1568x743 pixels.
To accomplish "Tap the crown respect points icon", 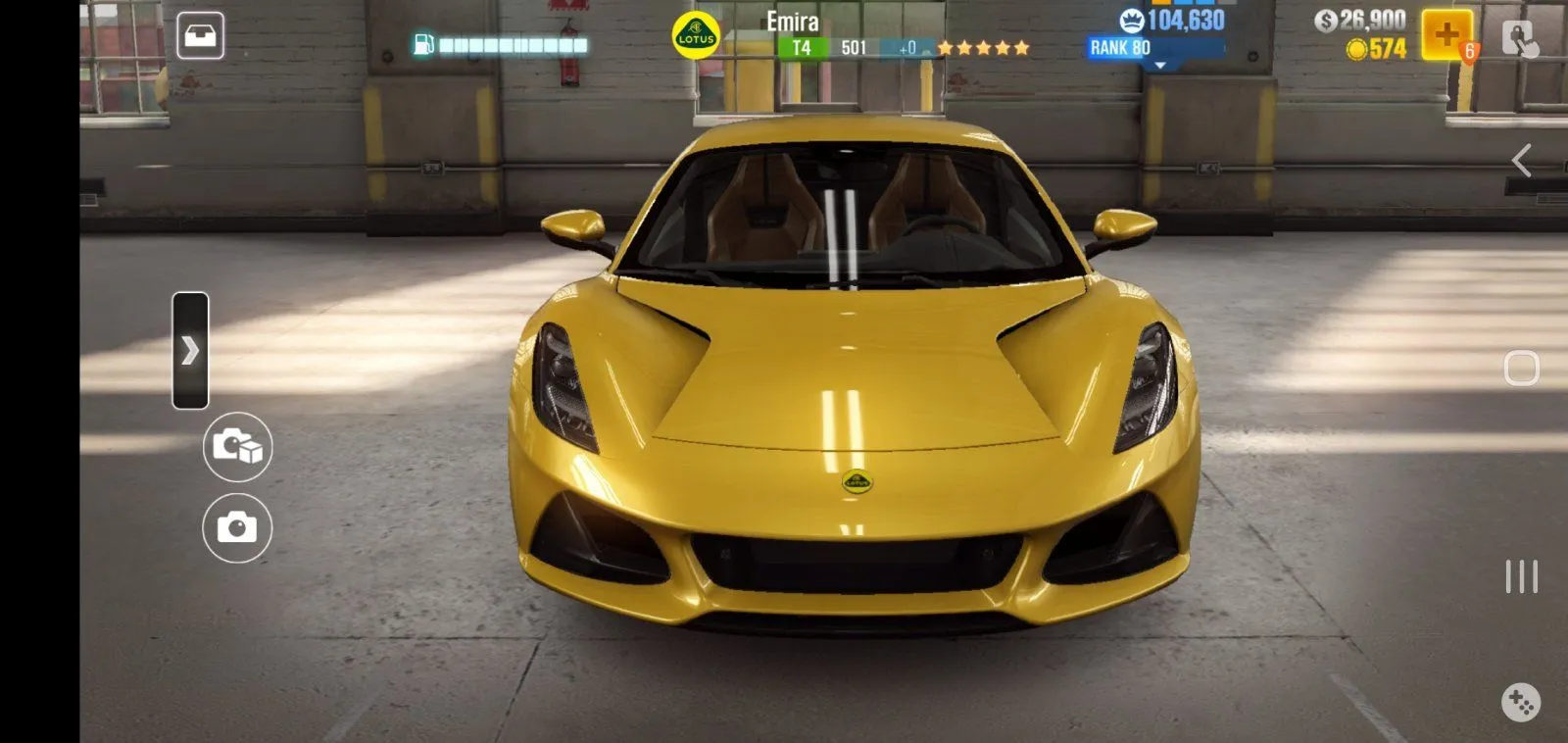I will [1131, 21].
